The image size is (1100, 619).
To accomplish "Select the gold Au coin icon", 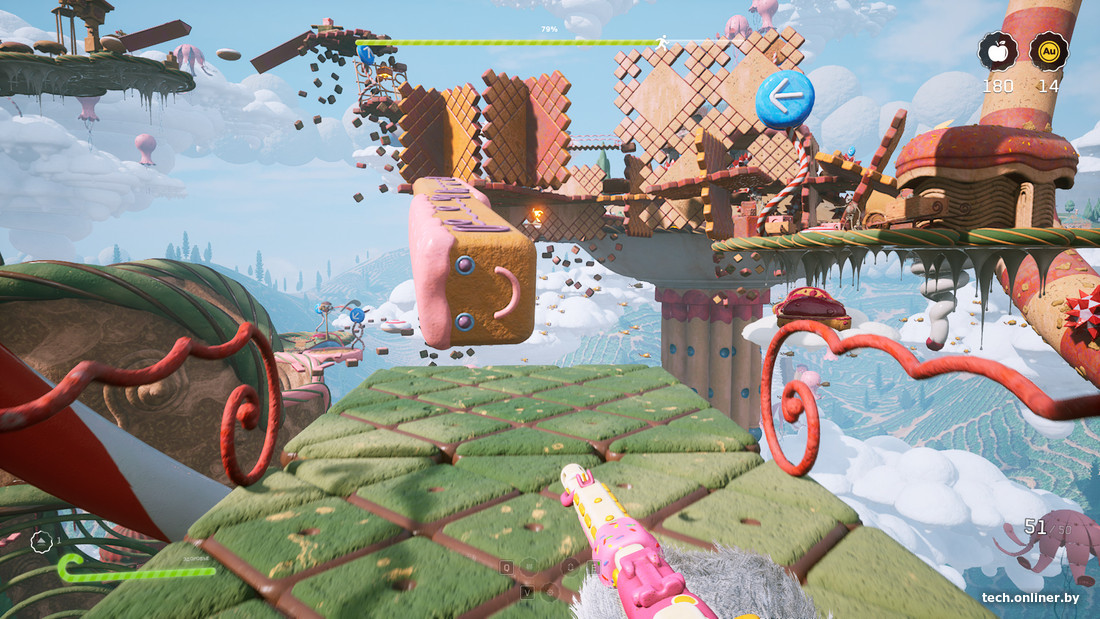I will tap(1049, 51).
